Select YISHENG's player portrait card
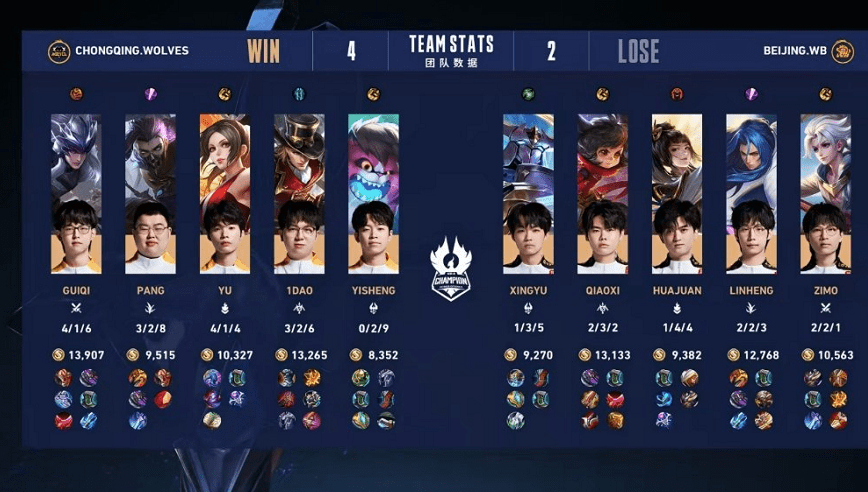 click(x=373, y=194)
